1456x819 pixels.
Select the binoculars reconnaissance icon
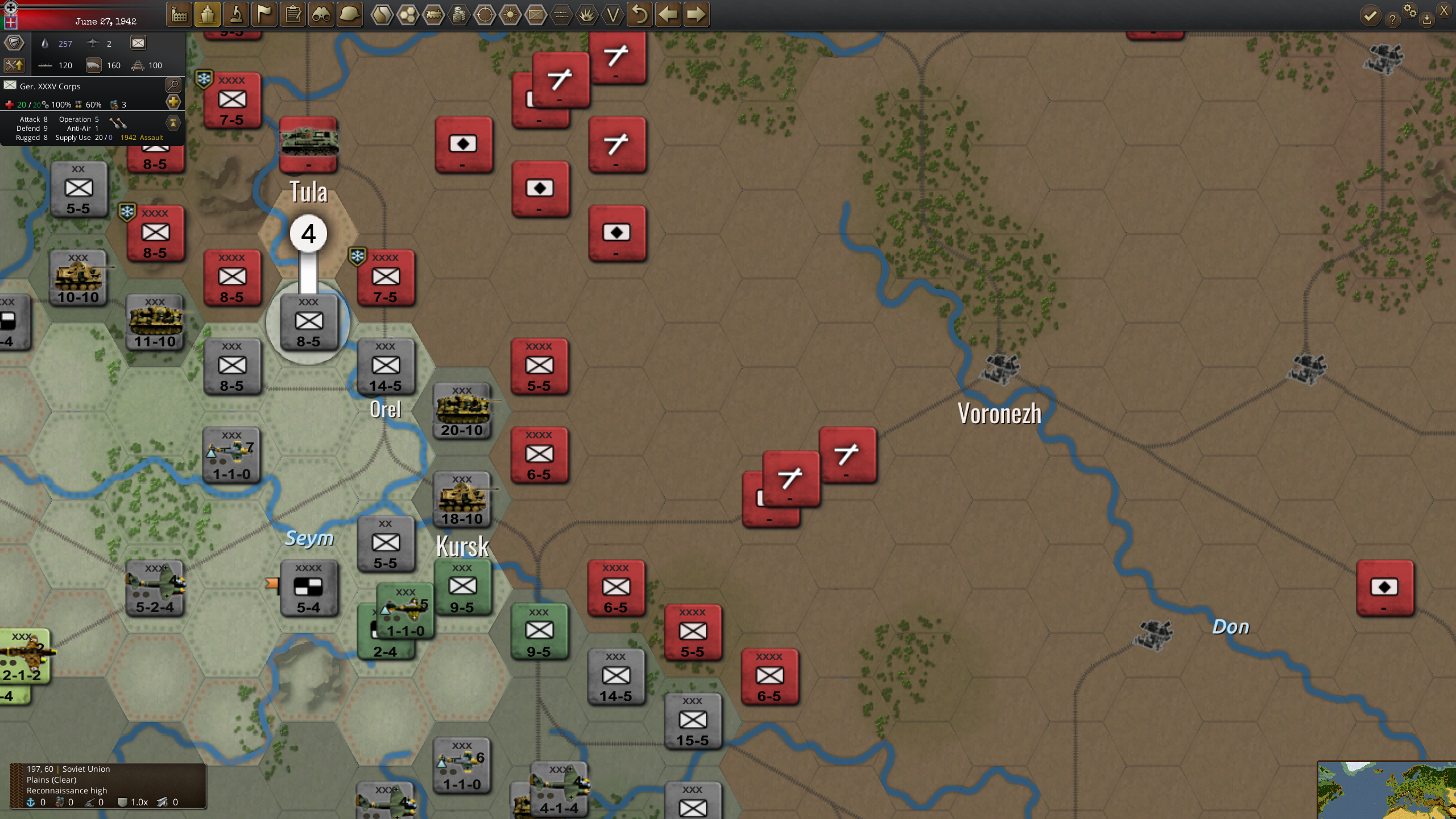coord(321,15)
